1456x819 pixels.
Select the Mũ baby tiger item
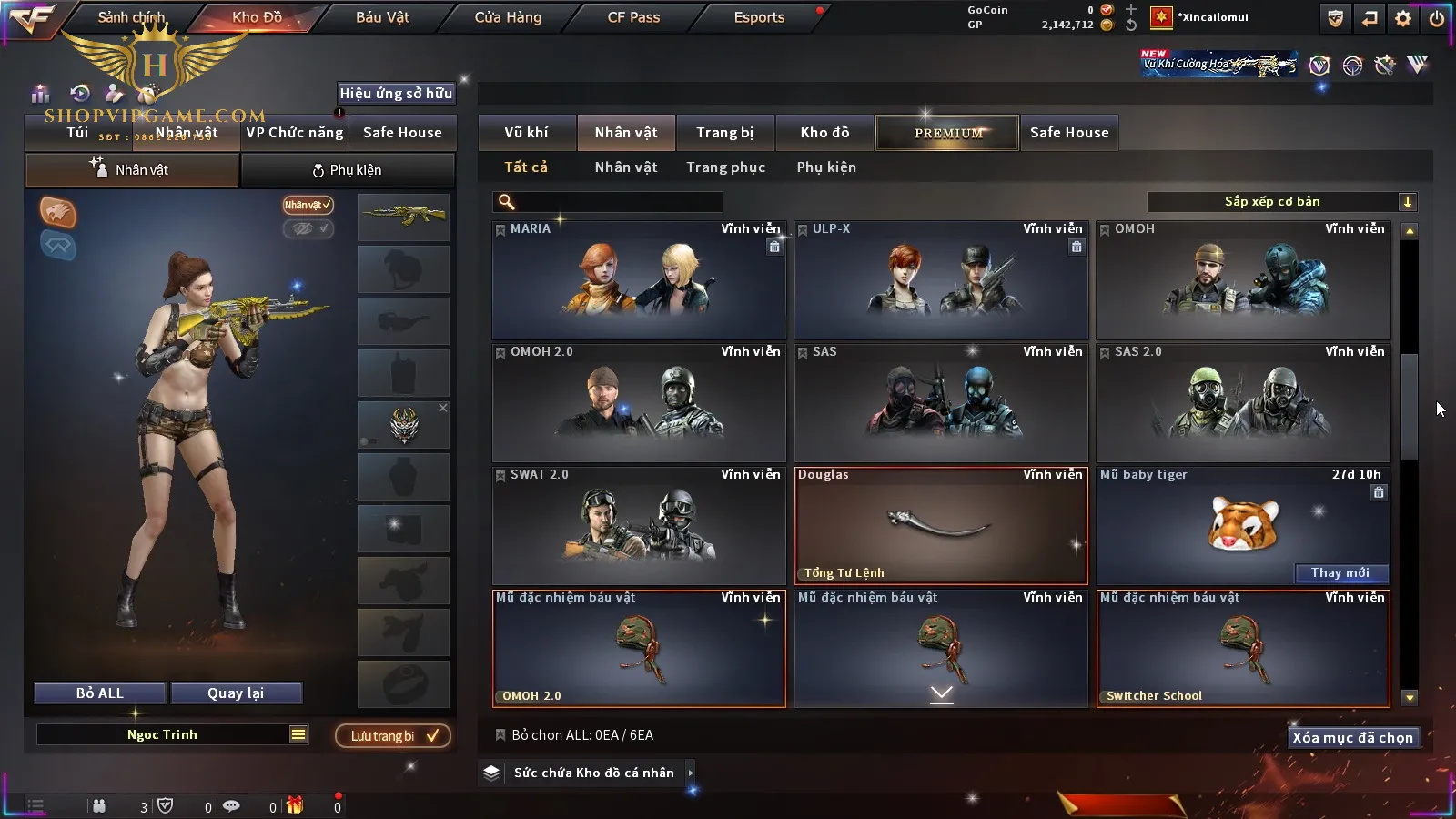tap(1243, 523)
